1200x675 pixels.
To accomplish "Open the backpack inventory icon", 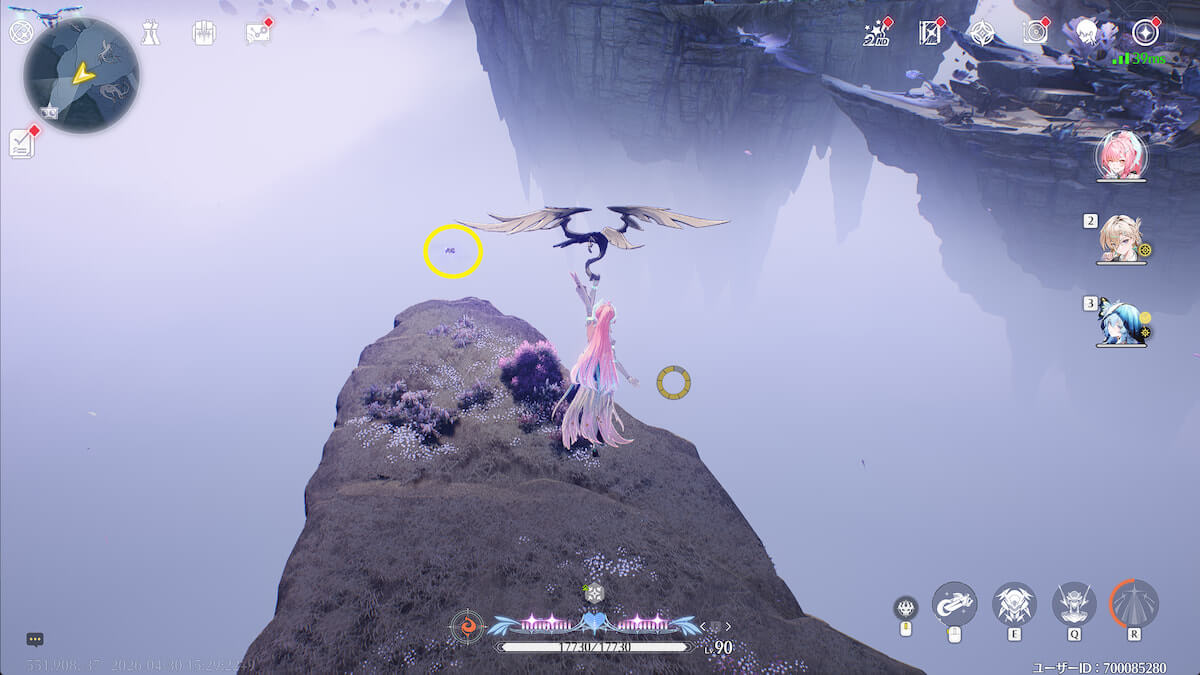I will click(x=204, y=33).
